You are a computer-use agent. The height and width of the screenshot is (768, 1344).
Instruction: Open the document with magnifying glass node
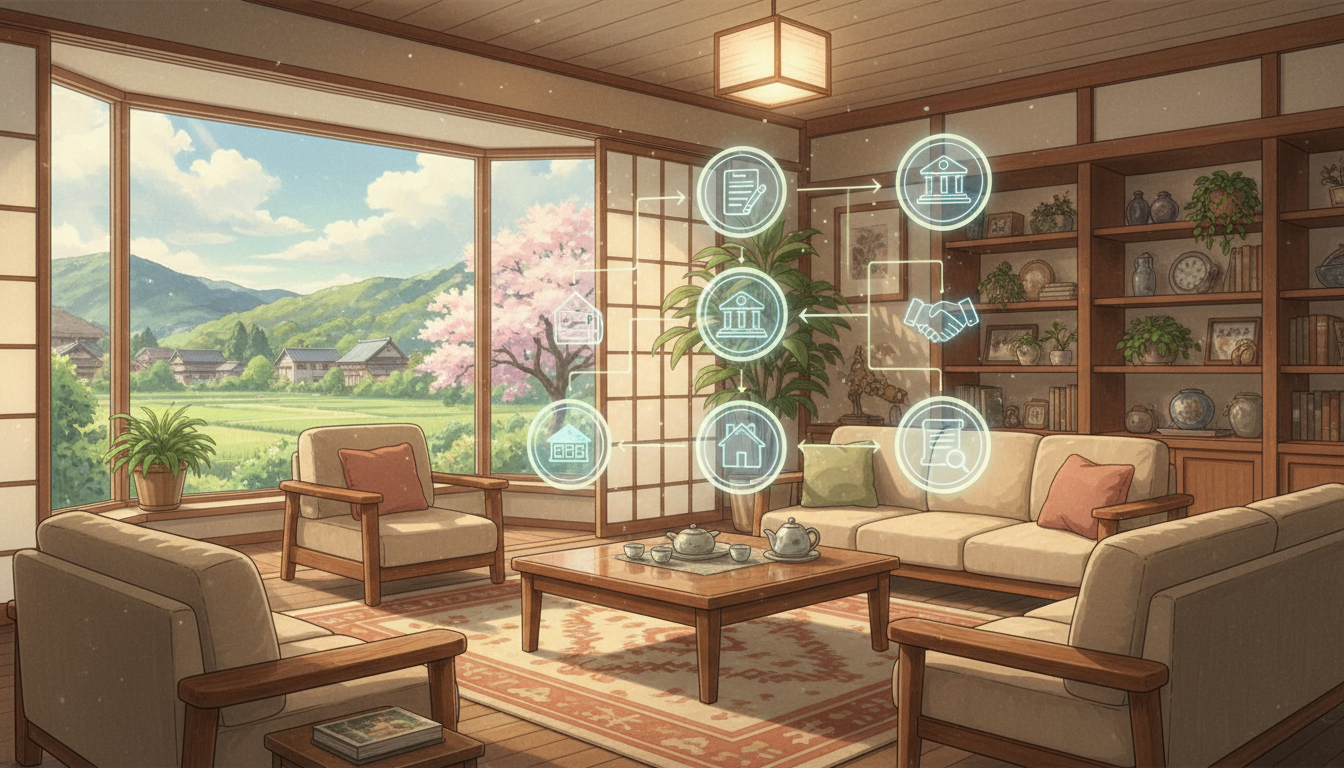pos(941,444)
